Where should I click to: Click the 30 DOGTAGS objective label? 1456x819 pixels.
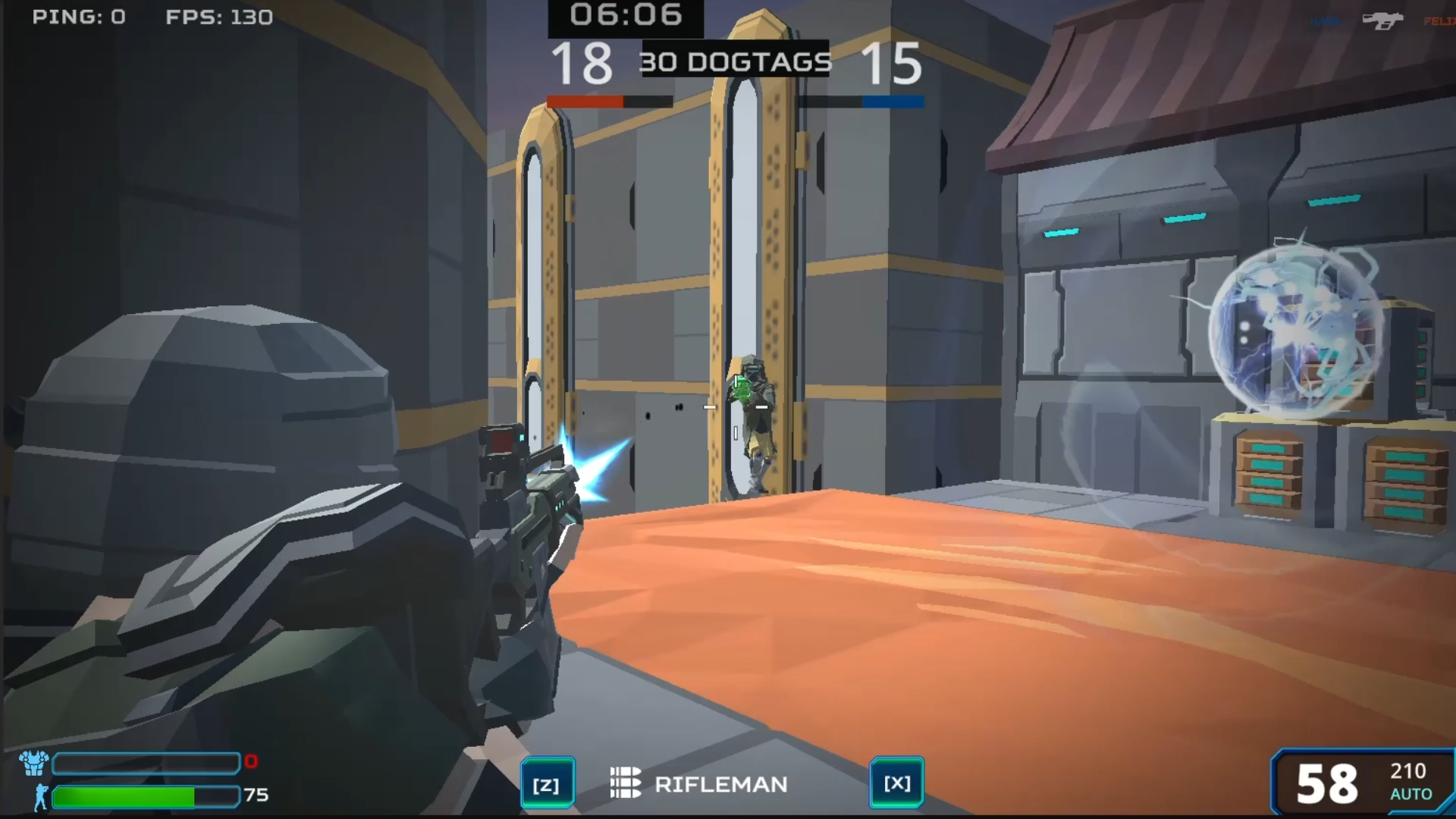pyautogui.click(x=736, y=62)
